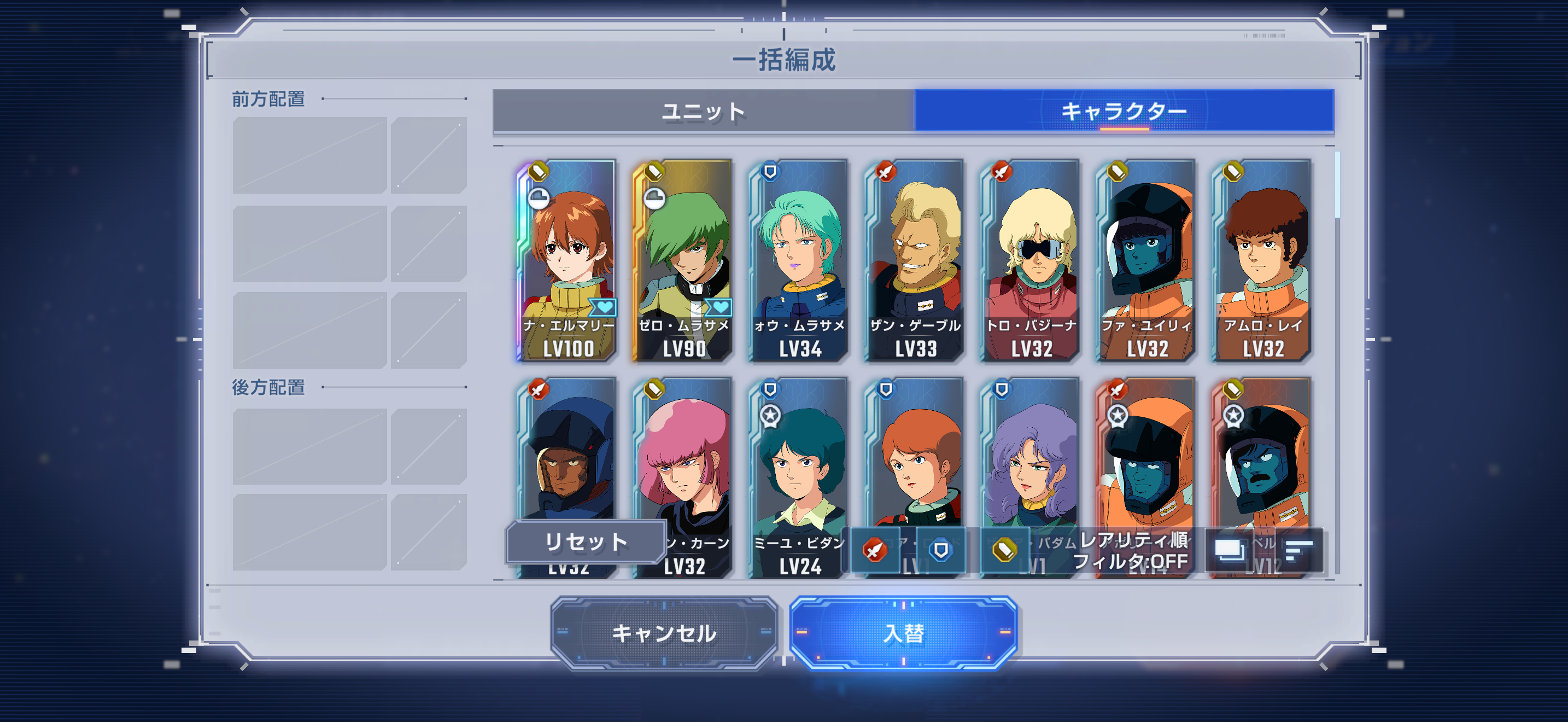This screenshot has width=1568, height=722.
Task: Select the キャラクター tab
Action: click(x=1124, y=111)
